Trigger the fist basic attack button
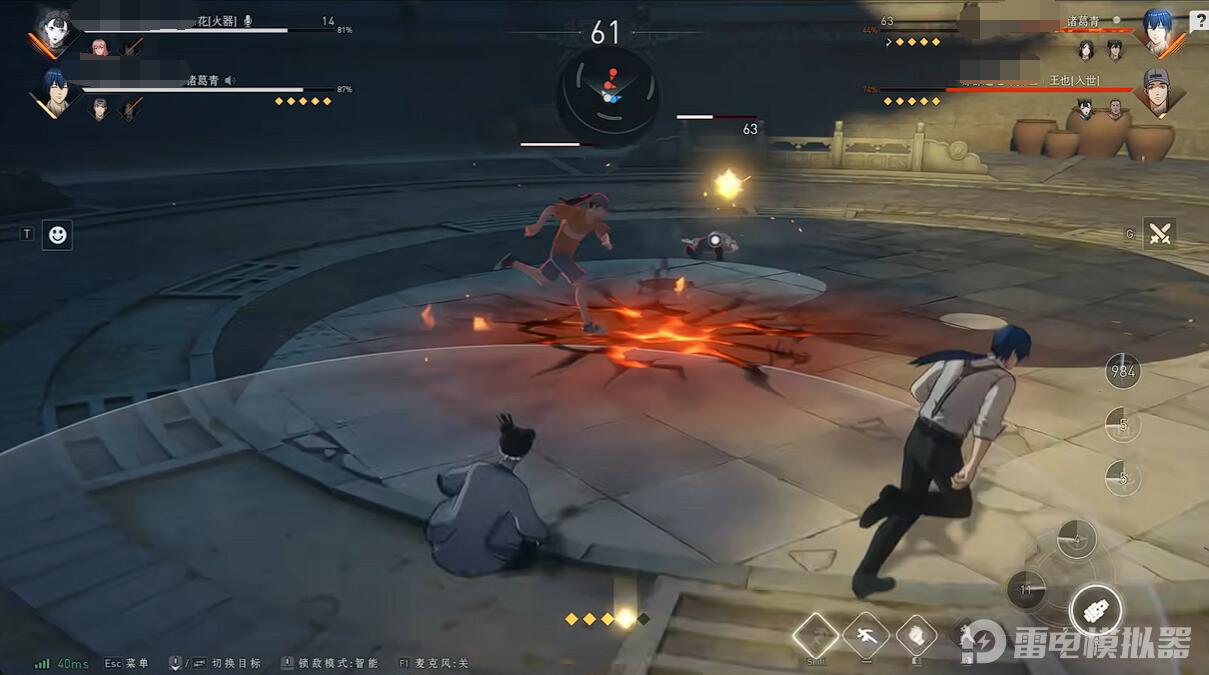The image size is (1209, 675). click(1095, 609)
